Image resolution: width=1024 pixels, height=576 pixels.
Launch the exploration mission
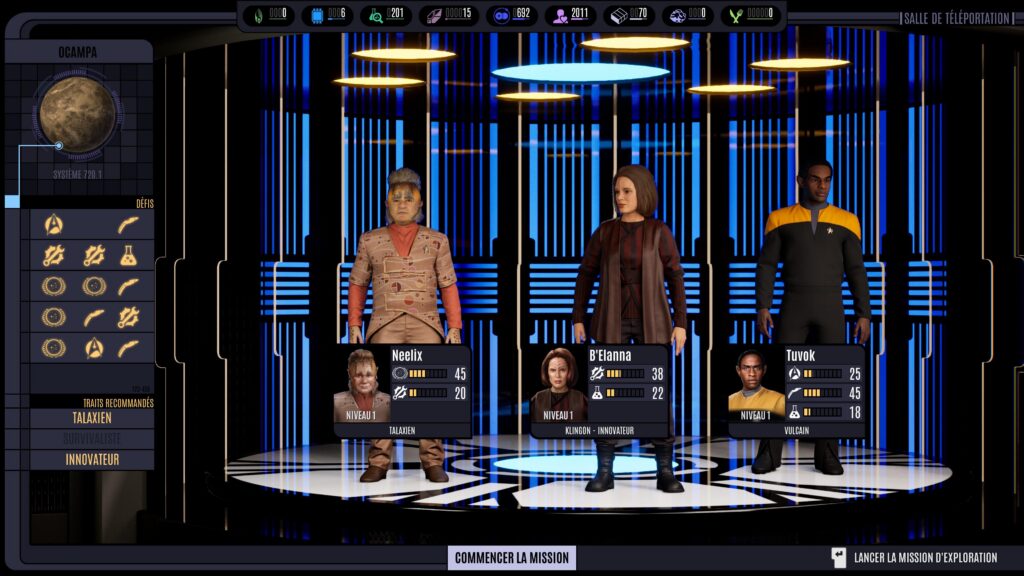(x=916, y=558)
